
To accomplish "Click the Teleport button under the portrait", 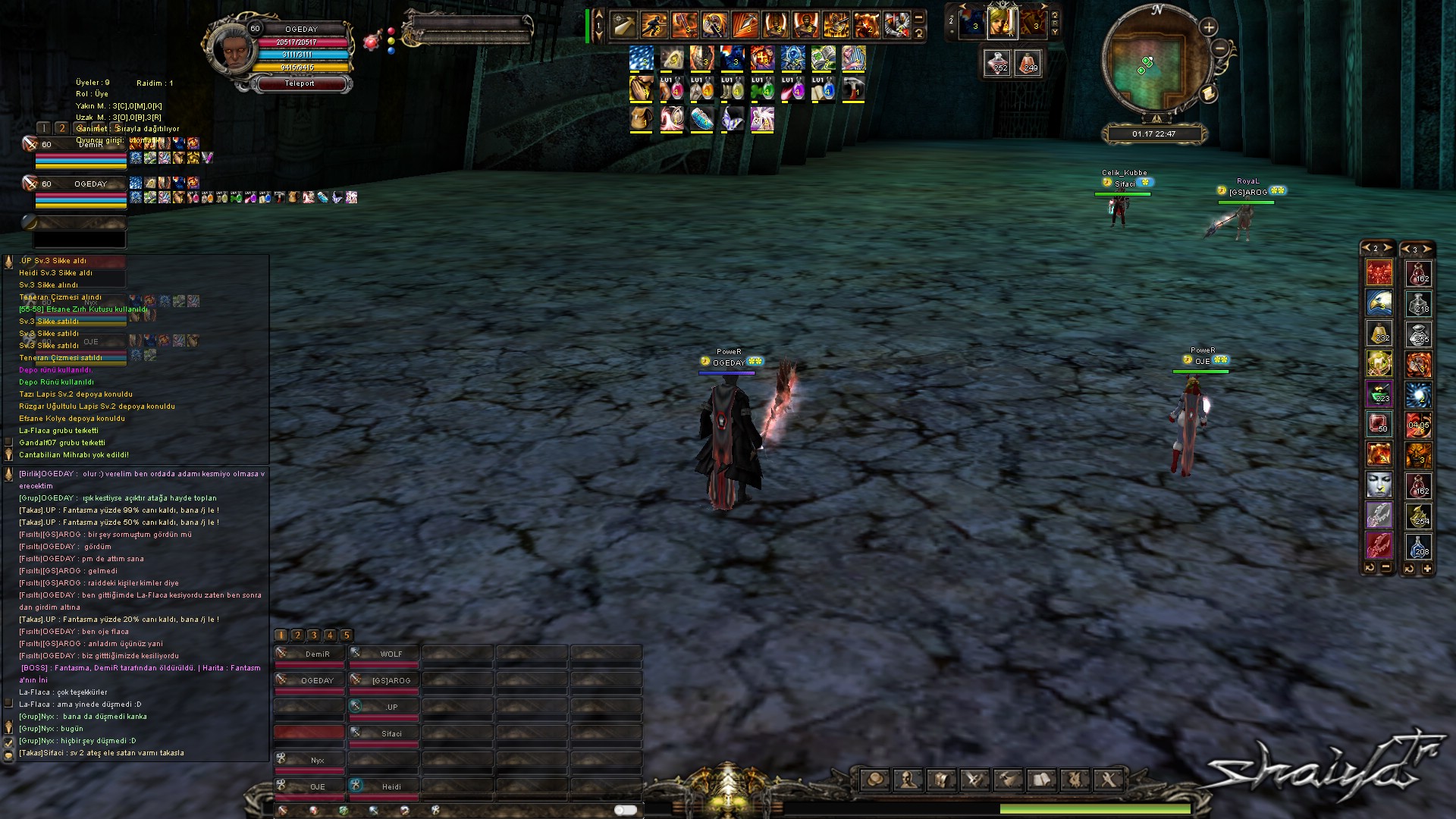I will tap(301, 83).
